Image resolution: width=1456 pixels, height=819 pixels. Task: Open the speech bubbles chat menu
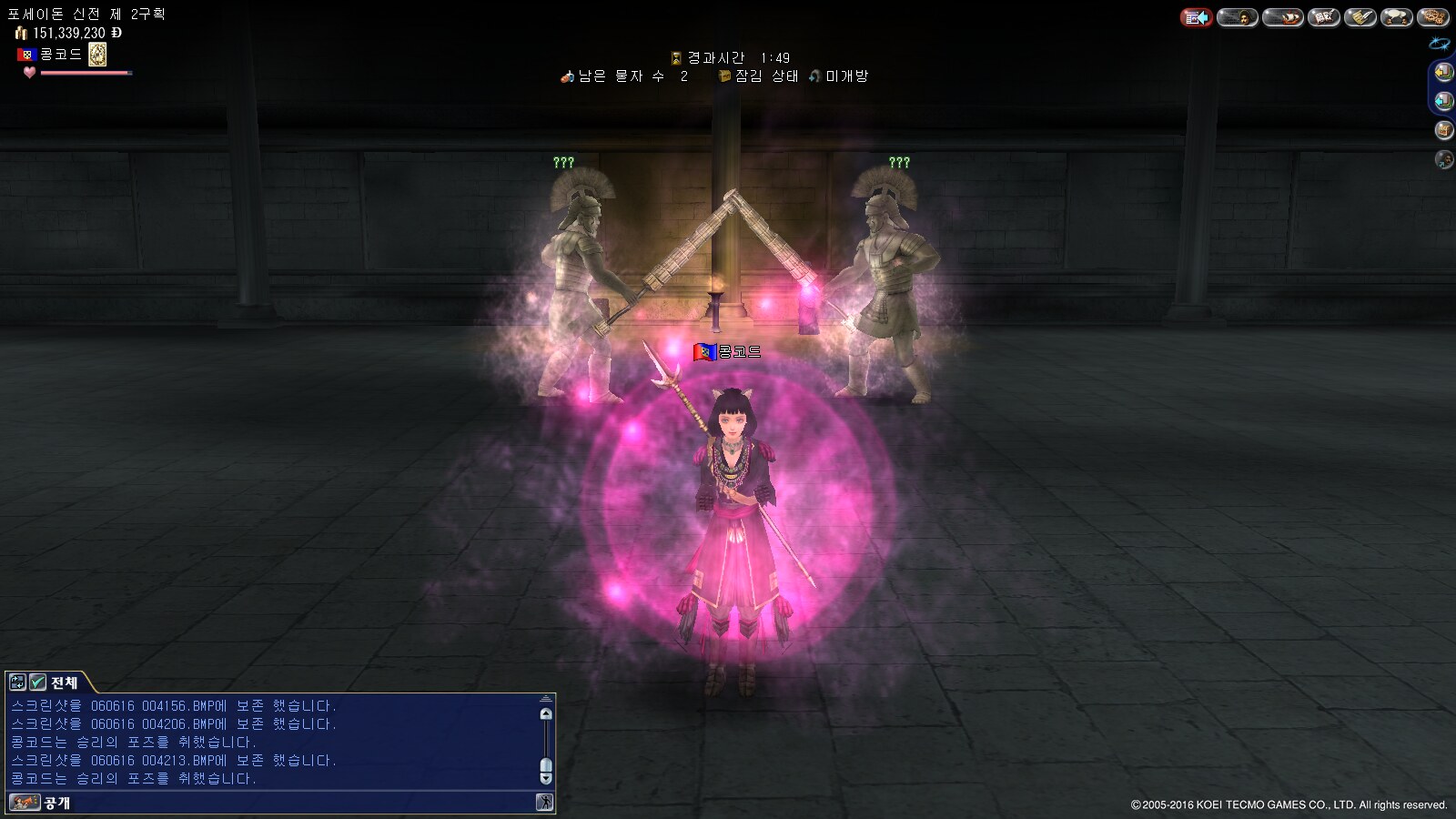click(1396, 17)
